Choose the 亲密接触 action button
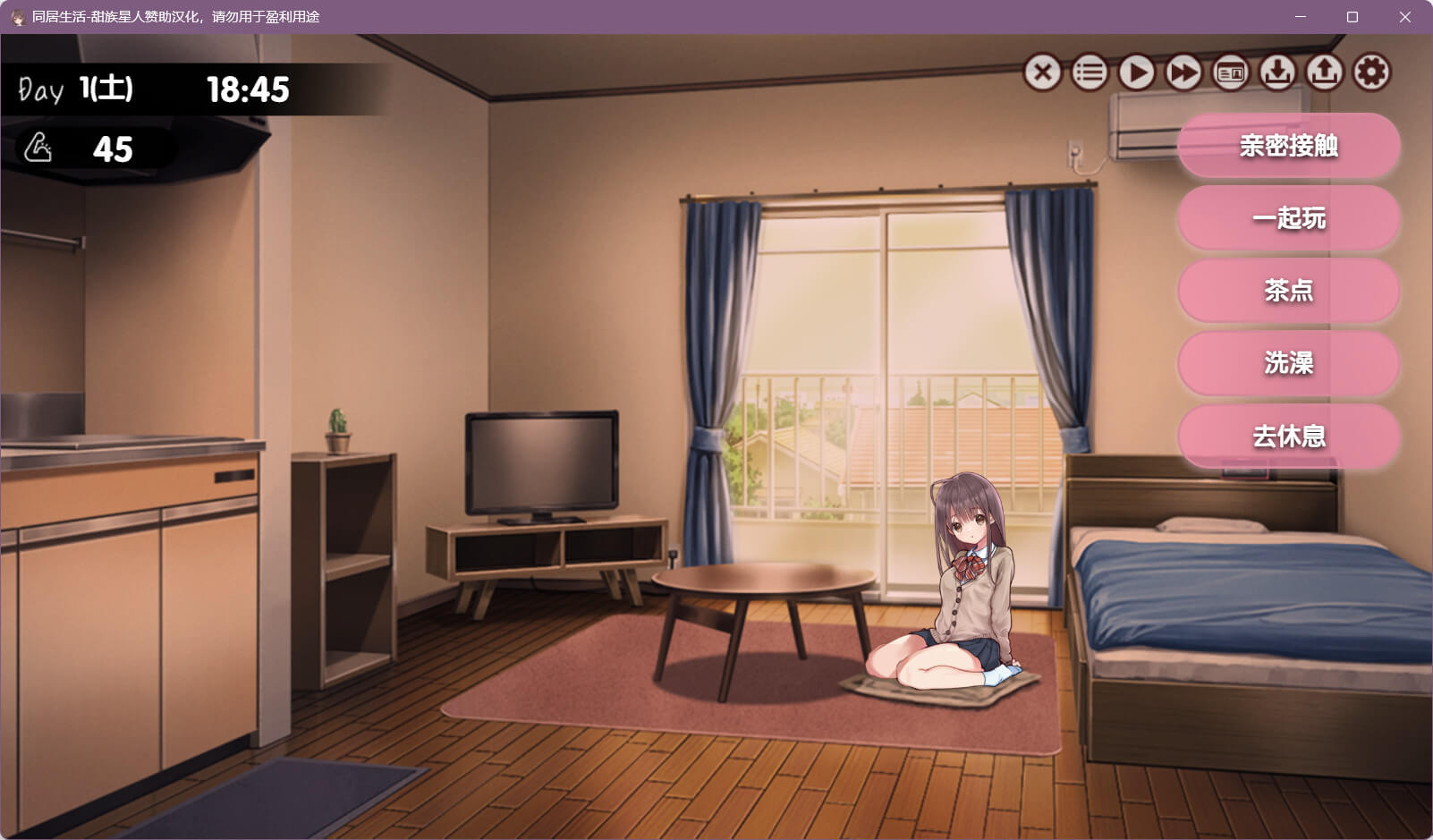 pyautogui.click(x=1288, y=145)
